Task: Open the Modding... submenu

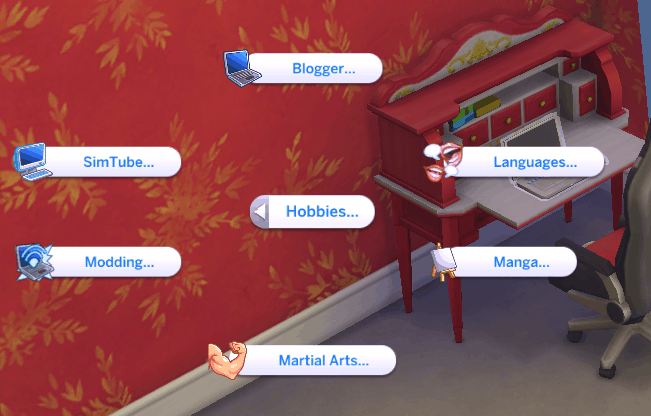Action: pyautogui.click(x=118, y=262)
